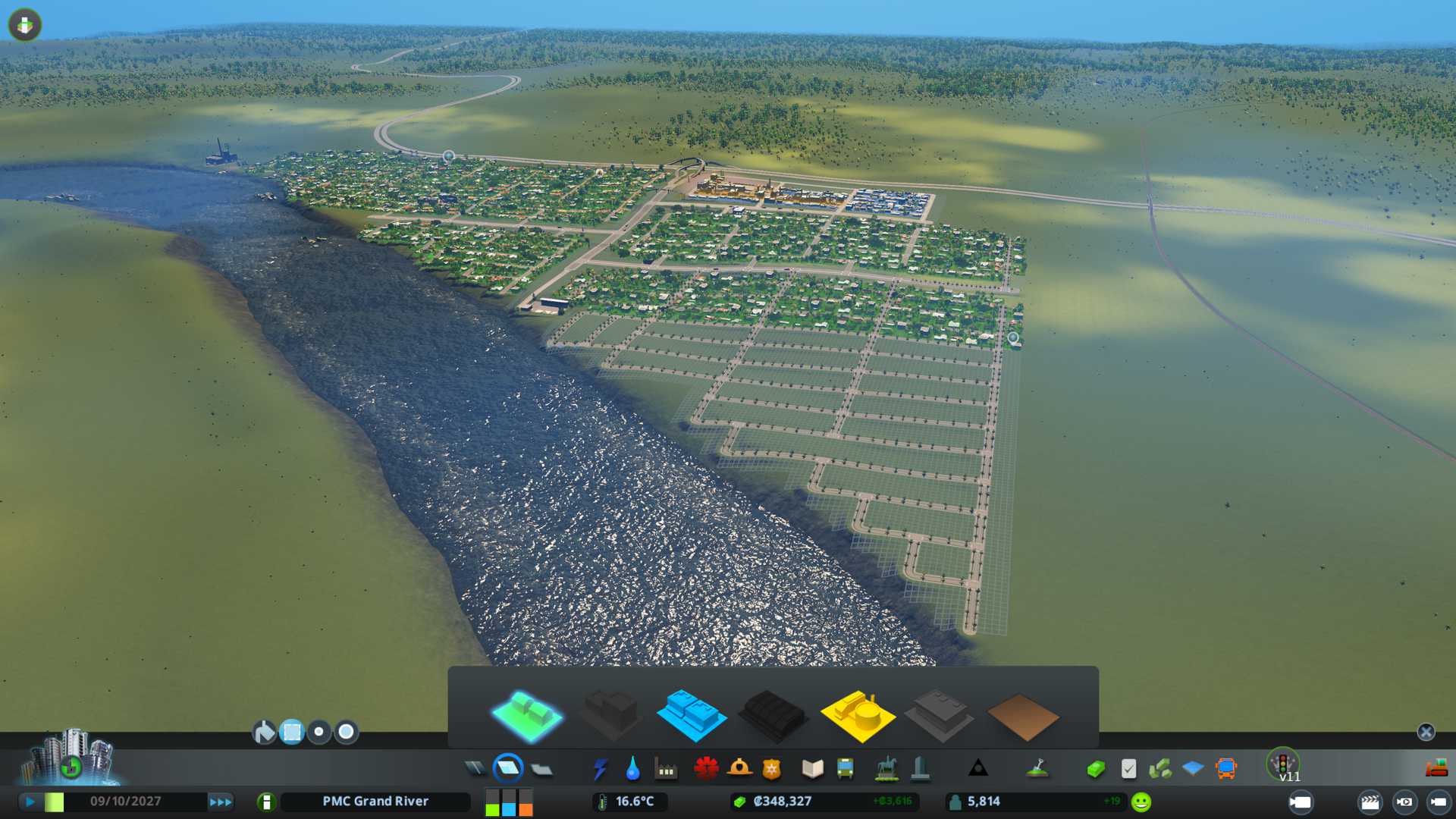Select the fill bucket zoning tool
Viewport: 1456px width, 819px height.
pos(264,732)
